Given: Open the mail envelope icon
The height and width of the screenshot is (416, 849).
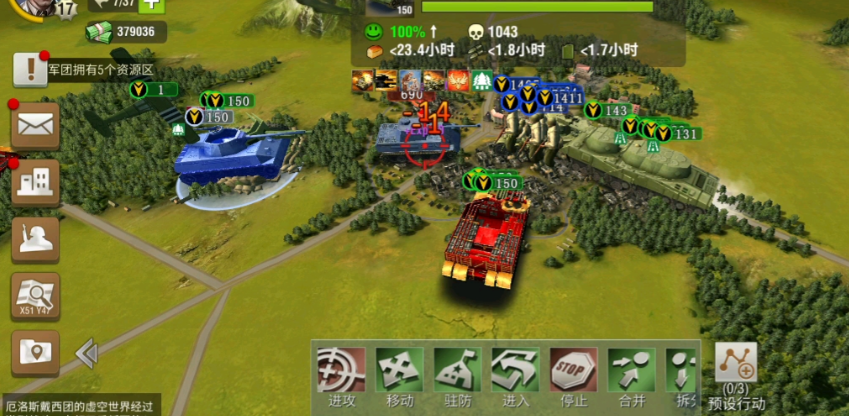Looking at the screenshot, I should (x=35, y=126).
